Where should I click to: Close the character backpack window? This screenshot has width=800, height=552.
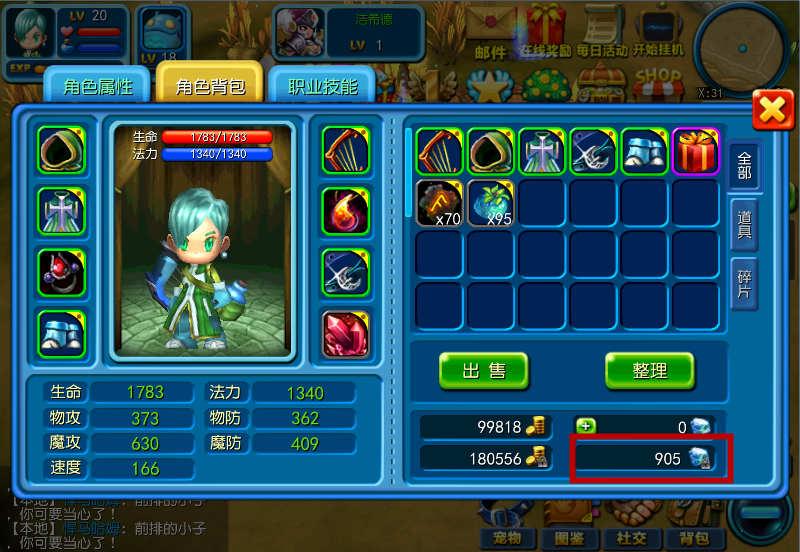pyautogui.click(x=772, y=109)
